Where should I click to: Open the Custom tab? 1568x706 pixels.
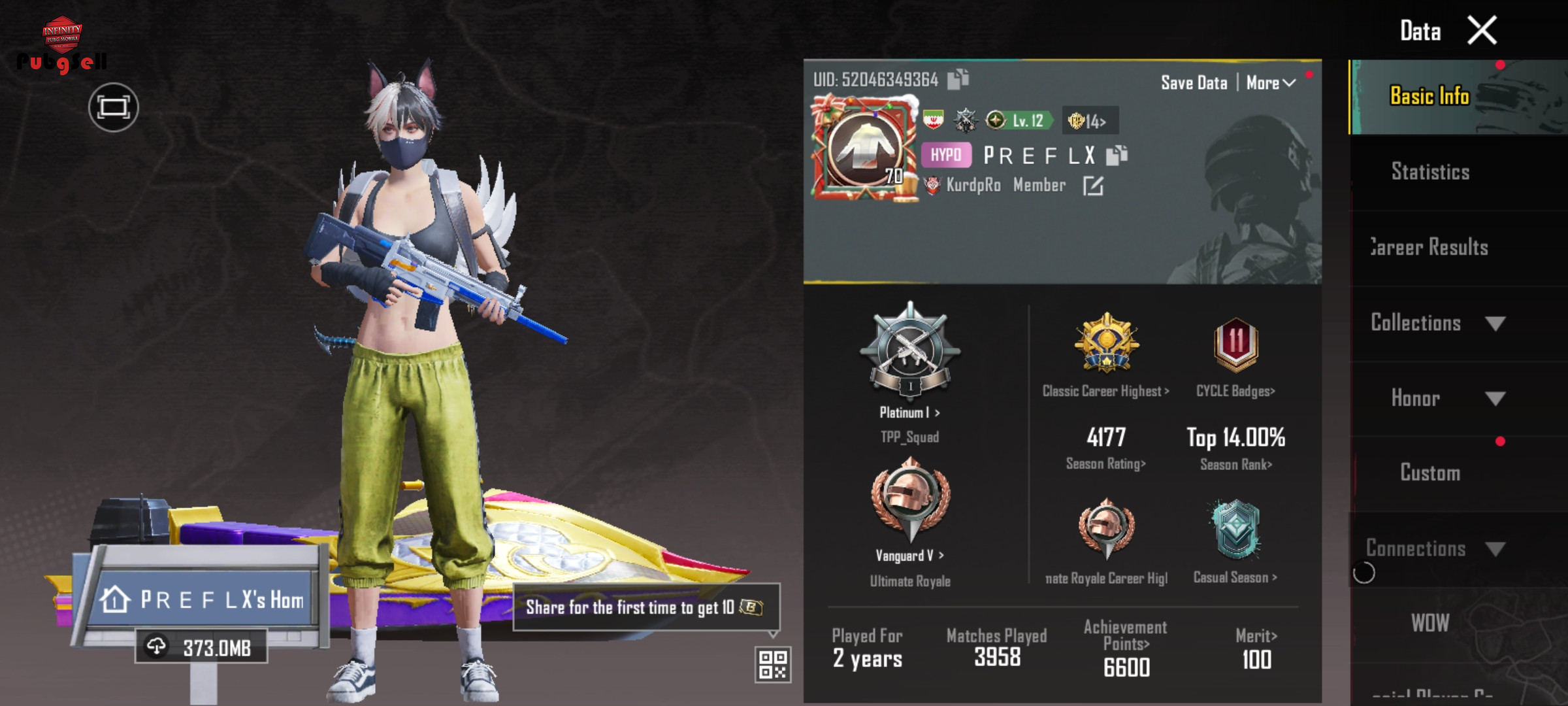1429,473
